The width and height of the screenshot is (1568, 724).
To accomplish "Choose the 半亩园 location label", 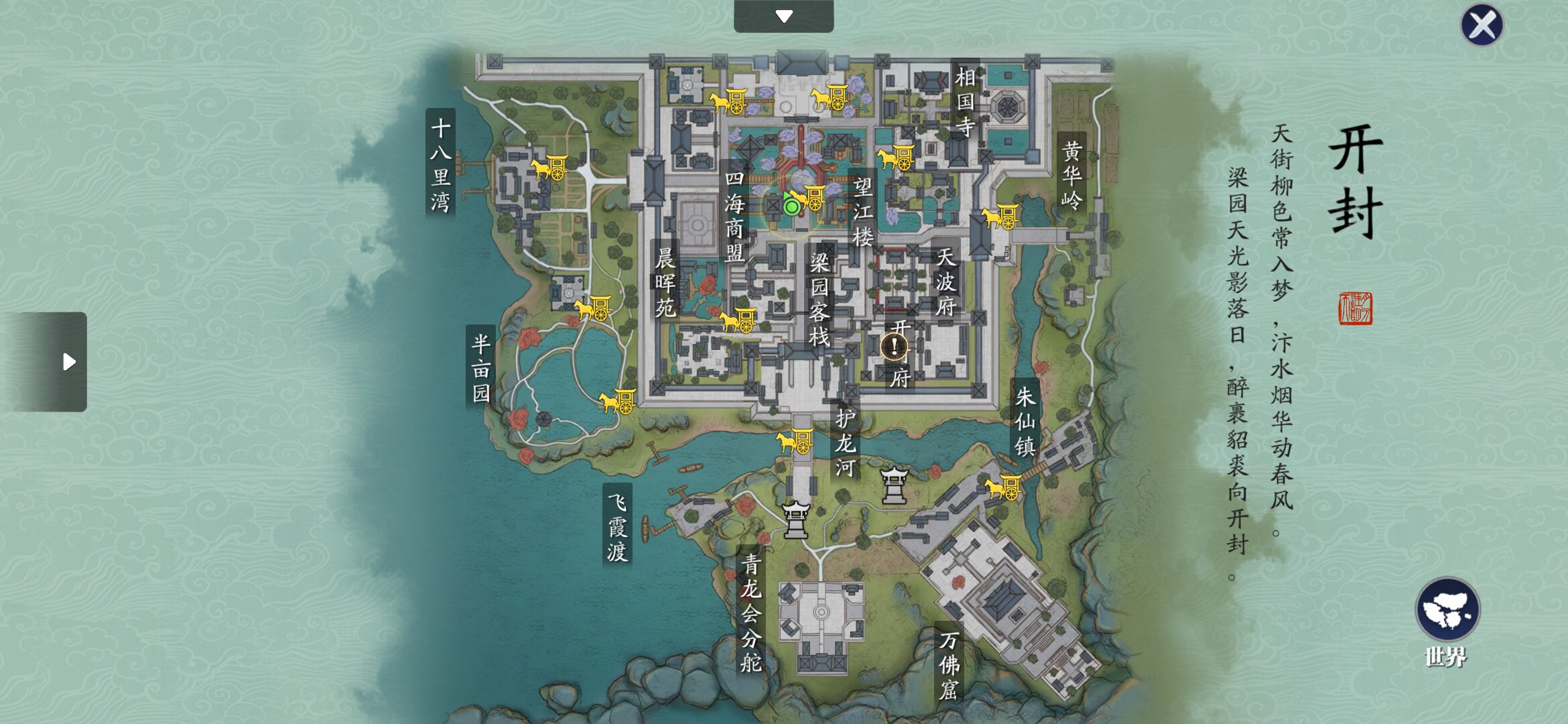I will 481,368.
